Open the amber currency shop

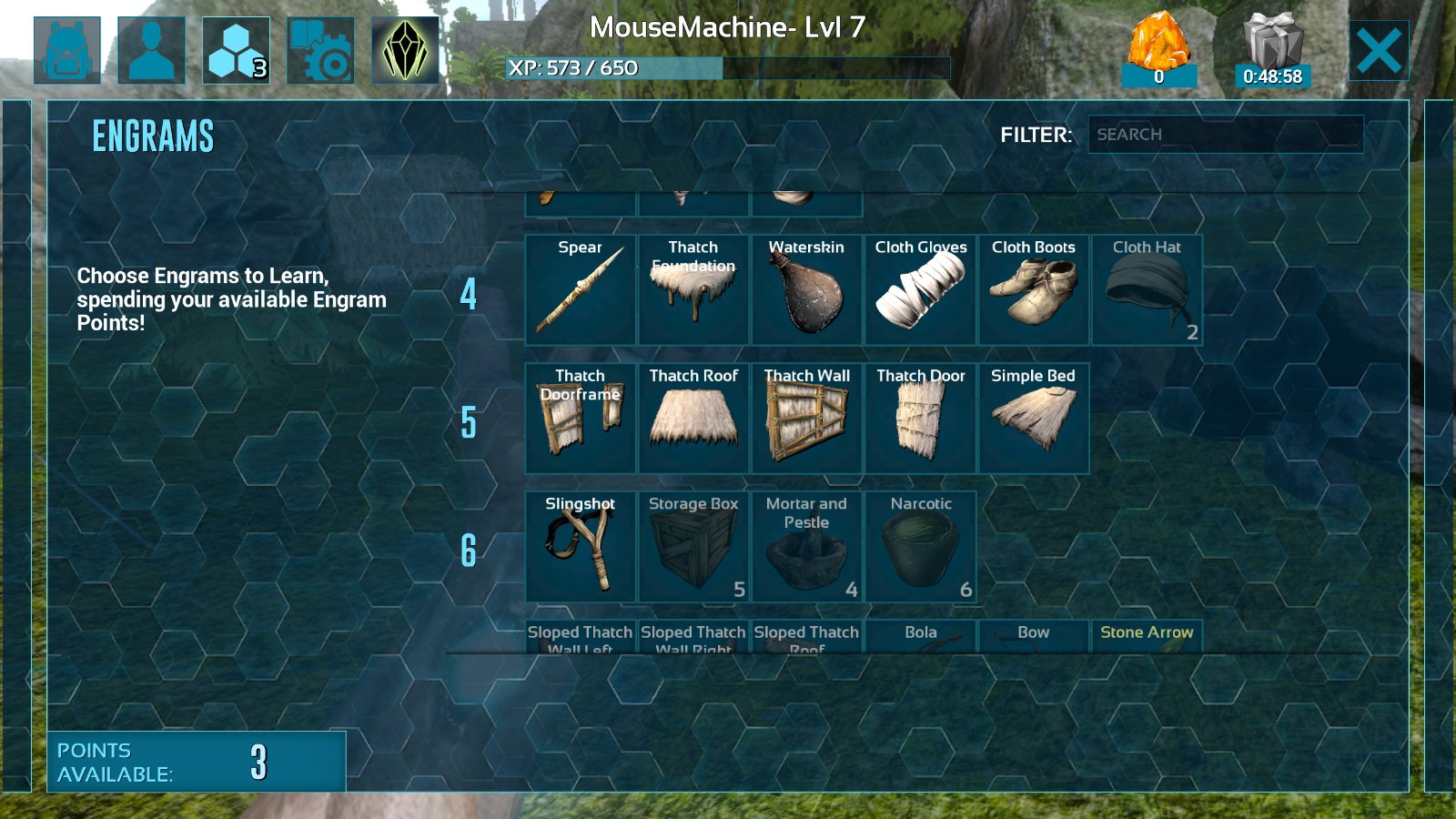tap(1158, 51)
